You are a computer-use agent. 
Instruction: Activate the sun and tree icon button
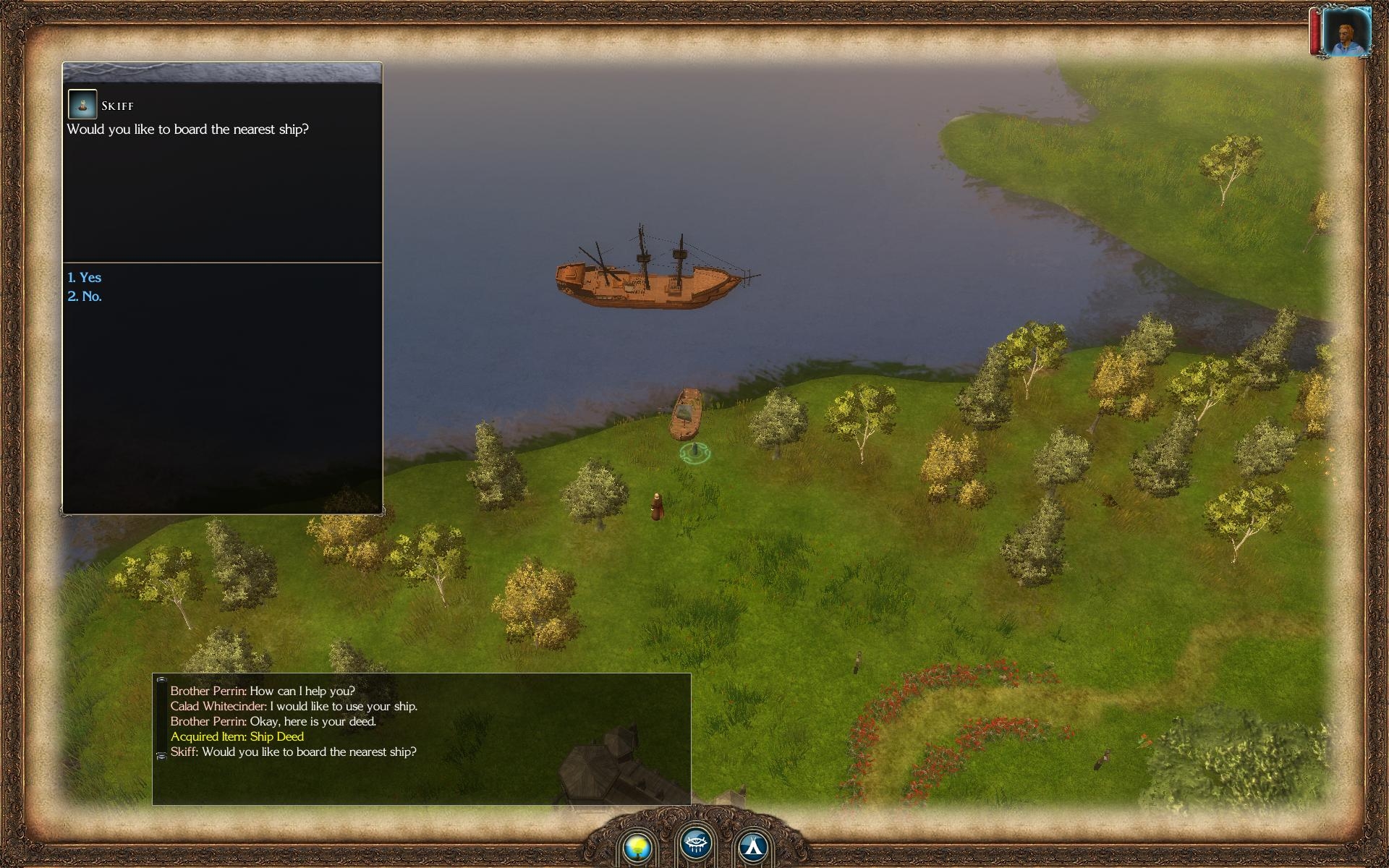pyautogui.click(x=638, y=846)
